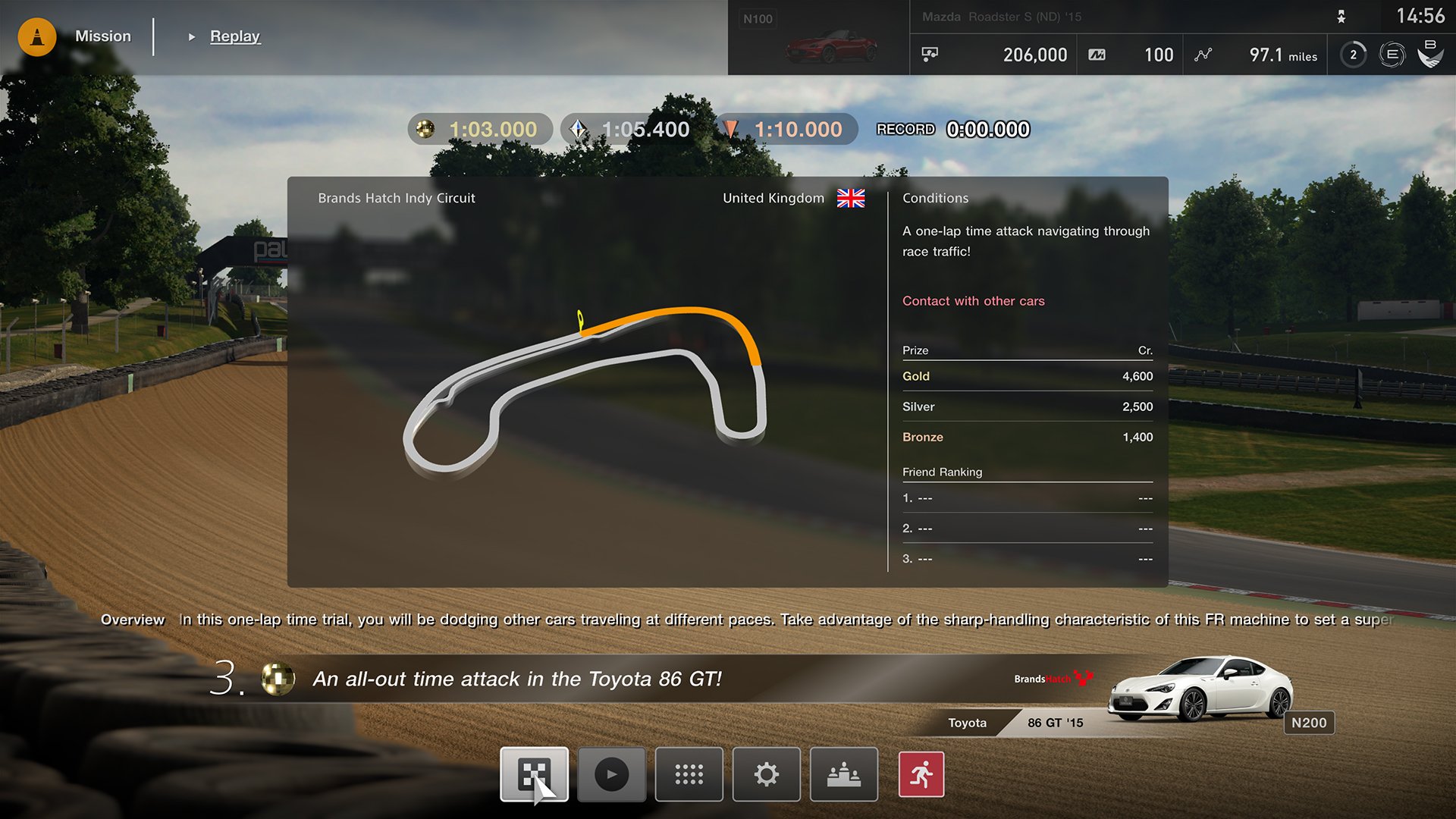The width and height of the screenshot is (1456, 819).
Task: Select the B sportsmanship wing emblem
Action: click(x=1430, y=54)
